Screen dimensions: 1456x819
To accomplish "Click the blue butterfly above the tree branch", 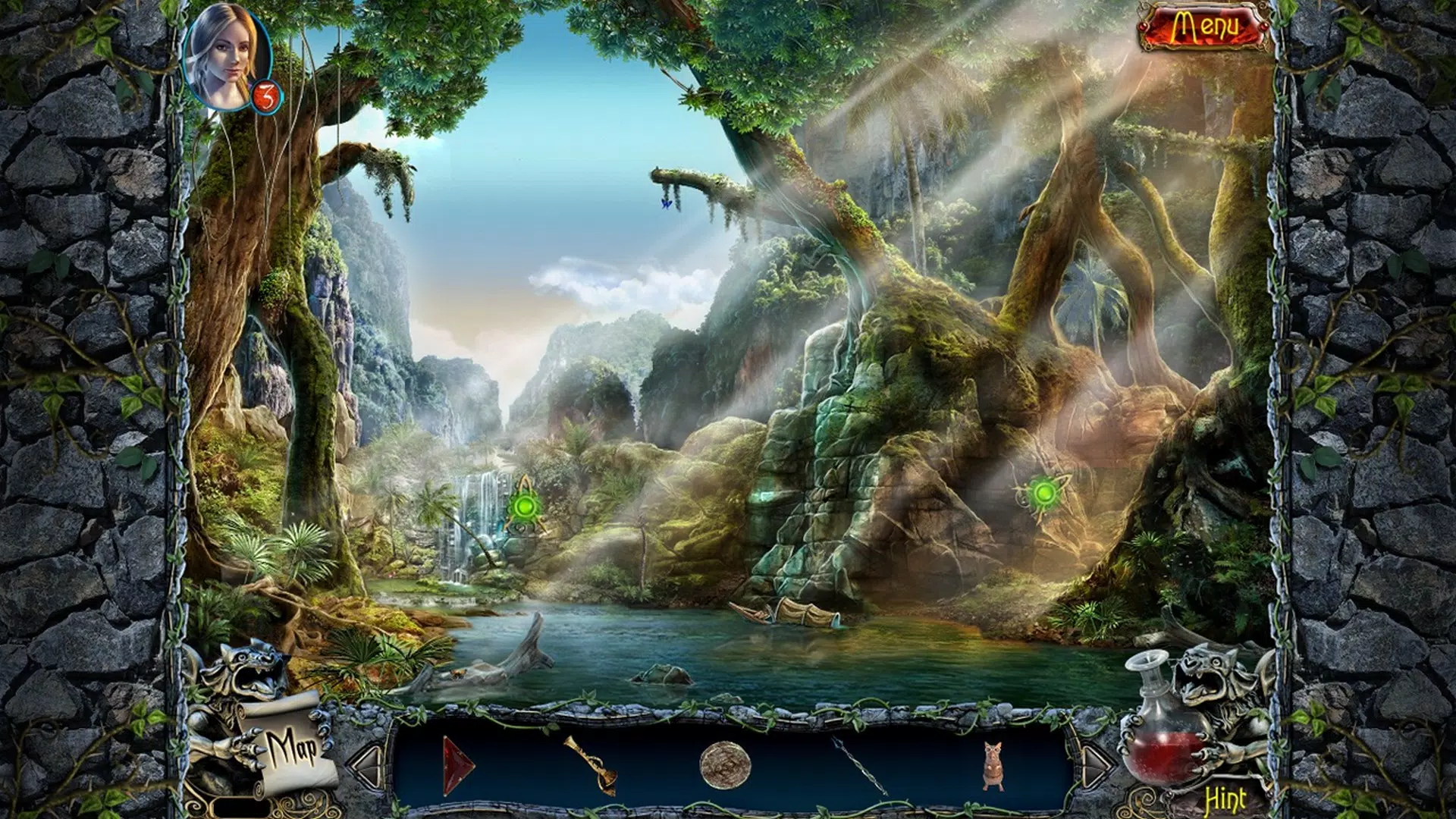I will click(666, 203).
